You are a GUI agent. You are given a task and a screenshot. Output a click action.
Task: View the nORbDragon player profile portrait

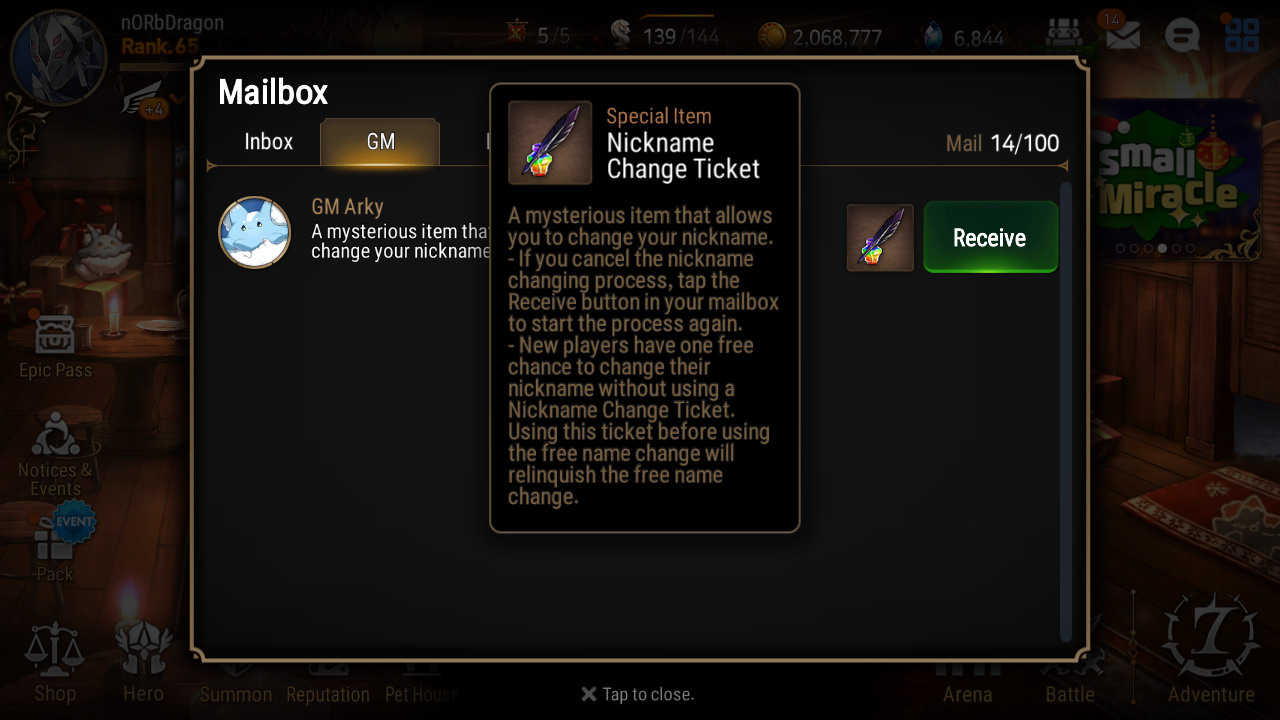[x=58, y=57]
